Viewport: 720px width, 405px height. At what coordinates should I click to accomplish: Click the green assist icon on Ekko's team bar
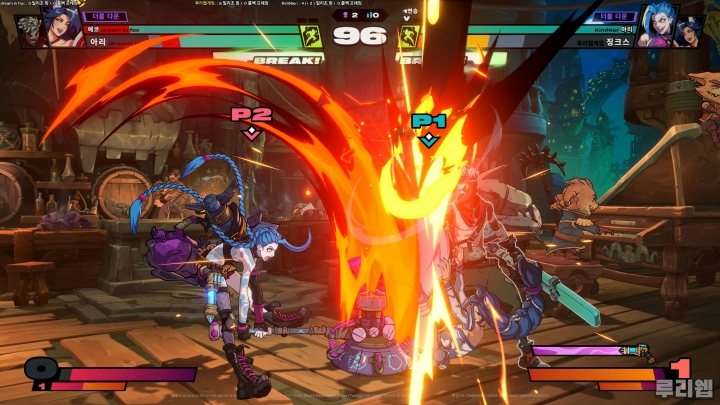(311, 37)
